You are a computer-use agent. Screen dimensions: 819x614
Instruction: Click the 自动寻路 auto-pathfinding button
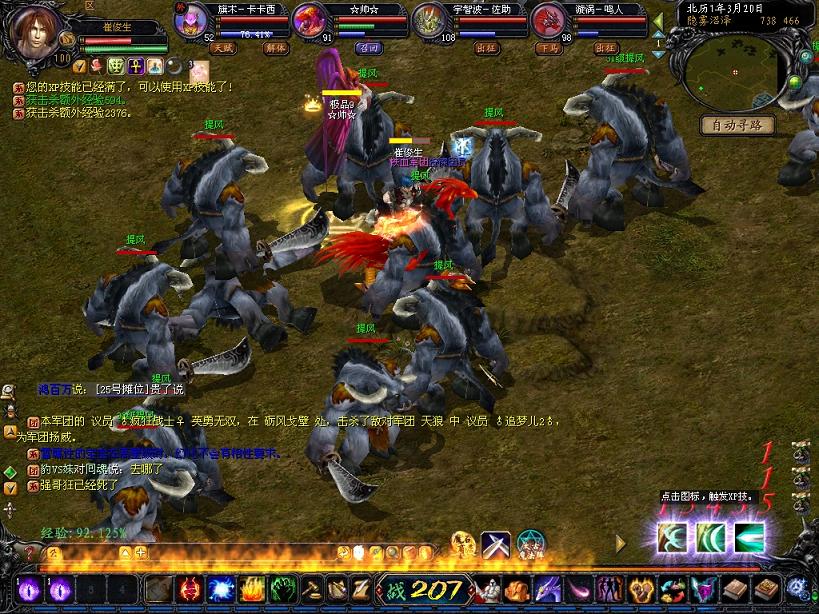737,125
